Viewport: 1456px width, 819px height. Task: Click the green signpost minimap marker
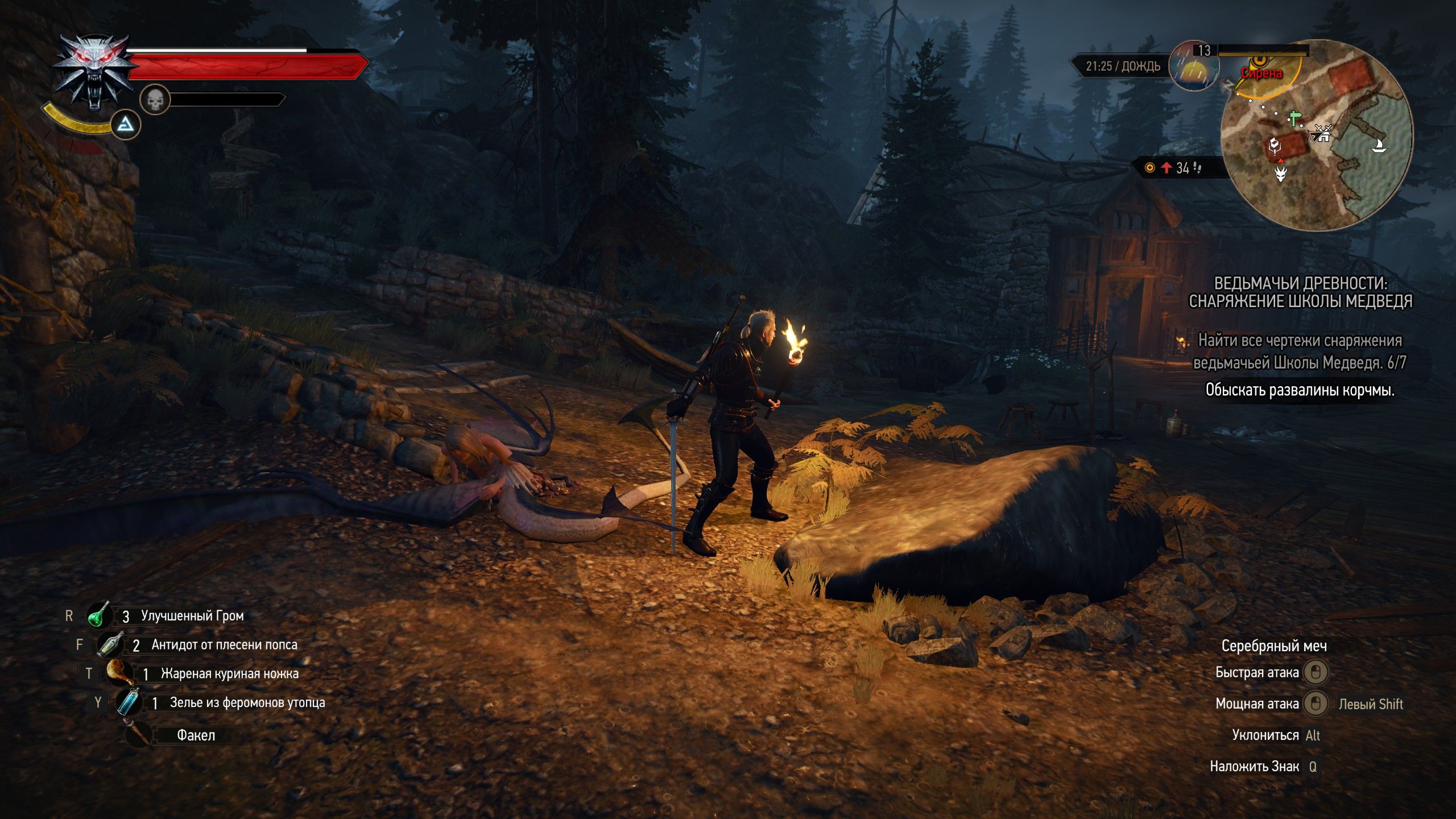pos(1295,119)
